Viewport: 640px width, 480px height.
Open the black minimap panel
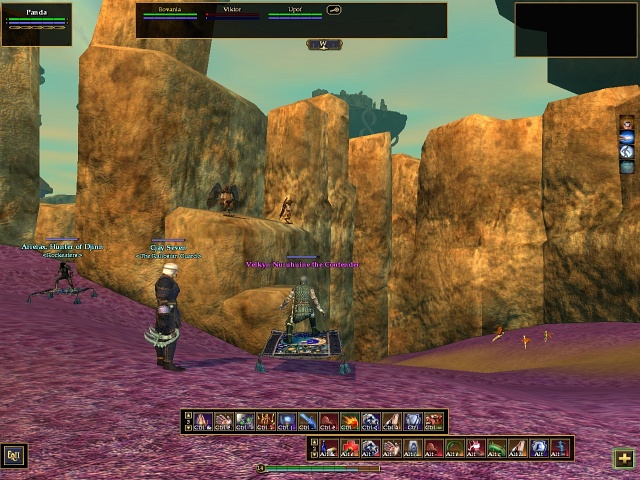576,29
